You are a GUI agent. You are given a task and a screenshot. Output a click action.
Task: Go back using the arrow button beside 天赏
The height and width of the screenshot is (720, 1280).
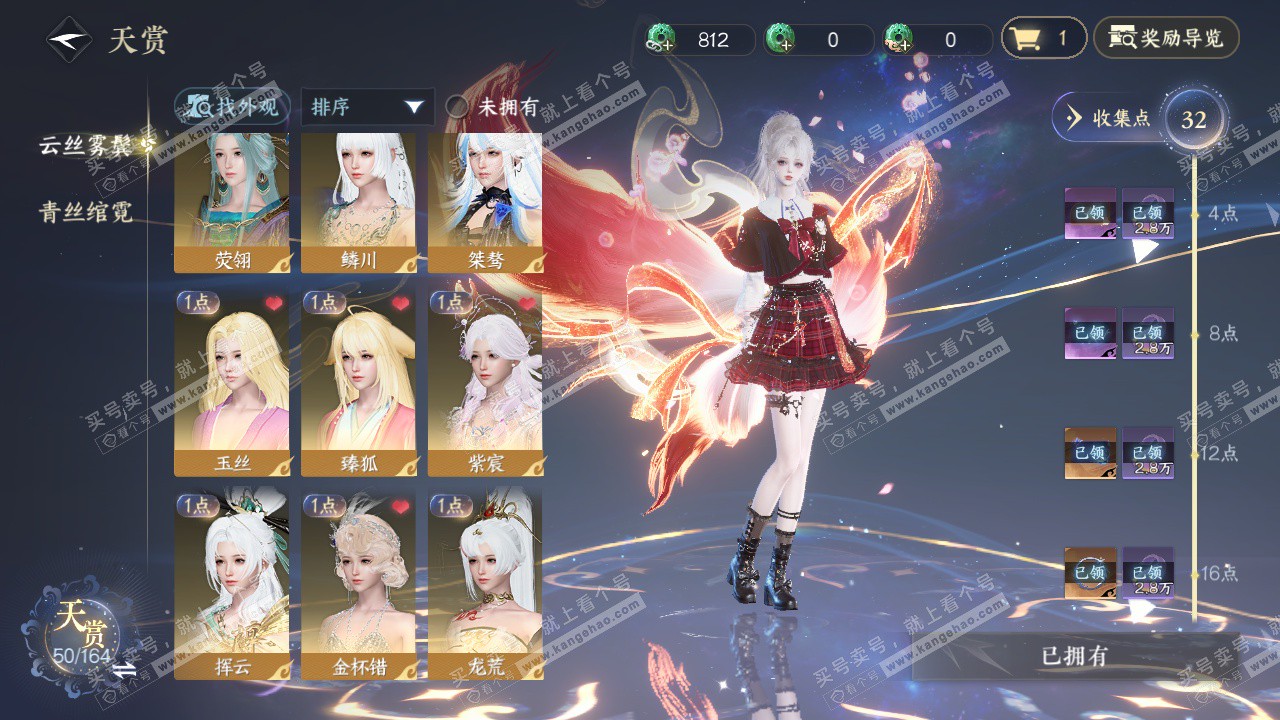(x=68, y=40)
